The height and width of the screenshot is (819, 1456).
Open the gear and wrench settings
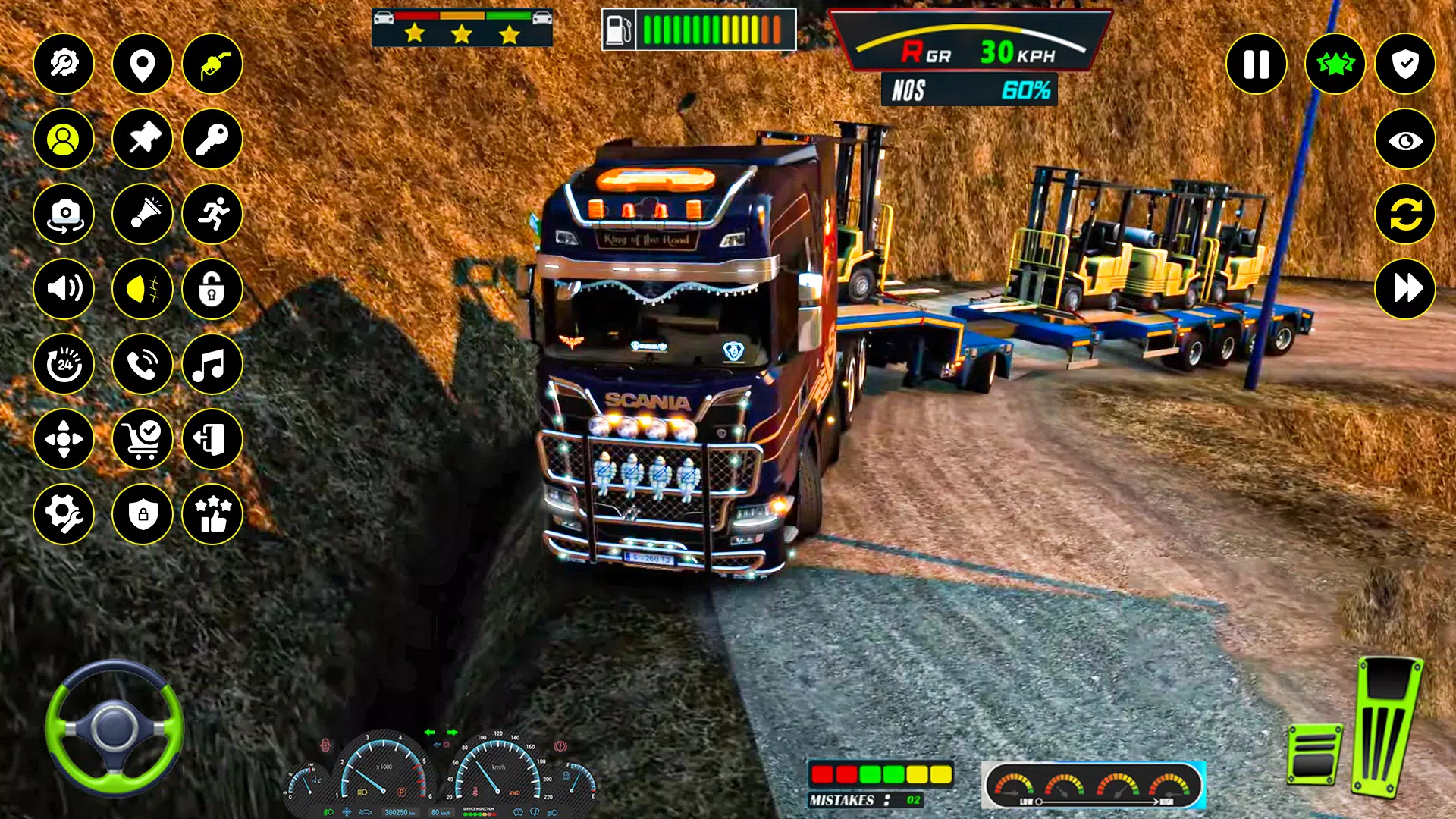point(64,514)
